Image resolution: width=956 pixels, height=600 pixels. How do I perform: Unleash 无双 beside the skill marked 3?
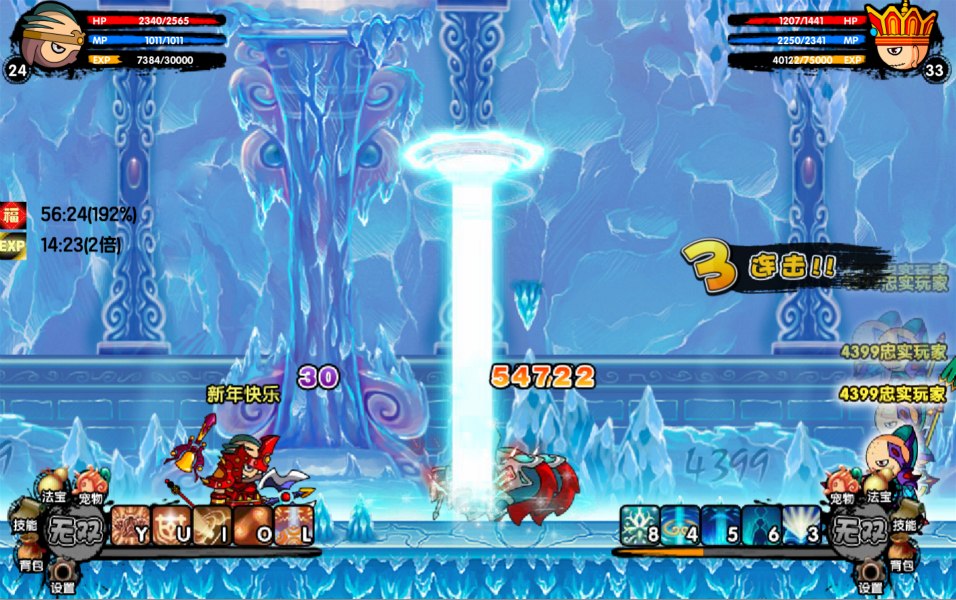862,525
